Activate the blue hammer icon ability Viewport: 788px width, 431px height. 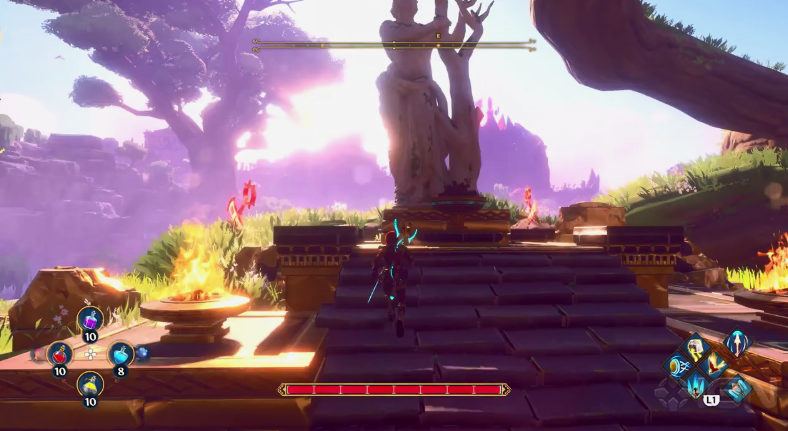pyautogui.click(x=738, y=389)
